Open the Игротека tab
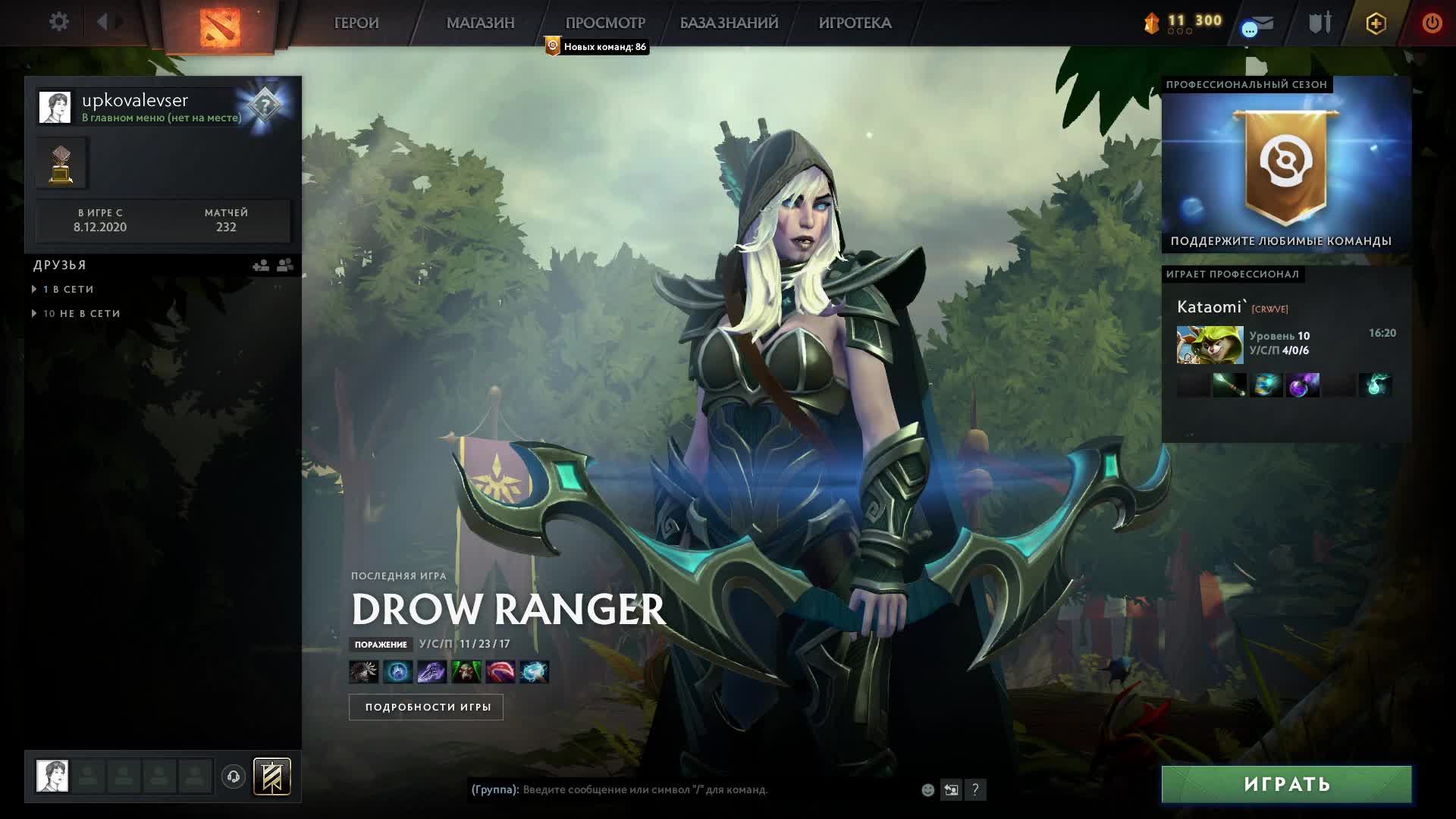The image size is (1456, 819). click(x=855, y=23)
